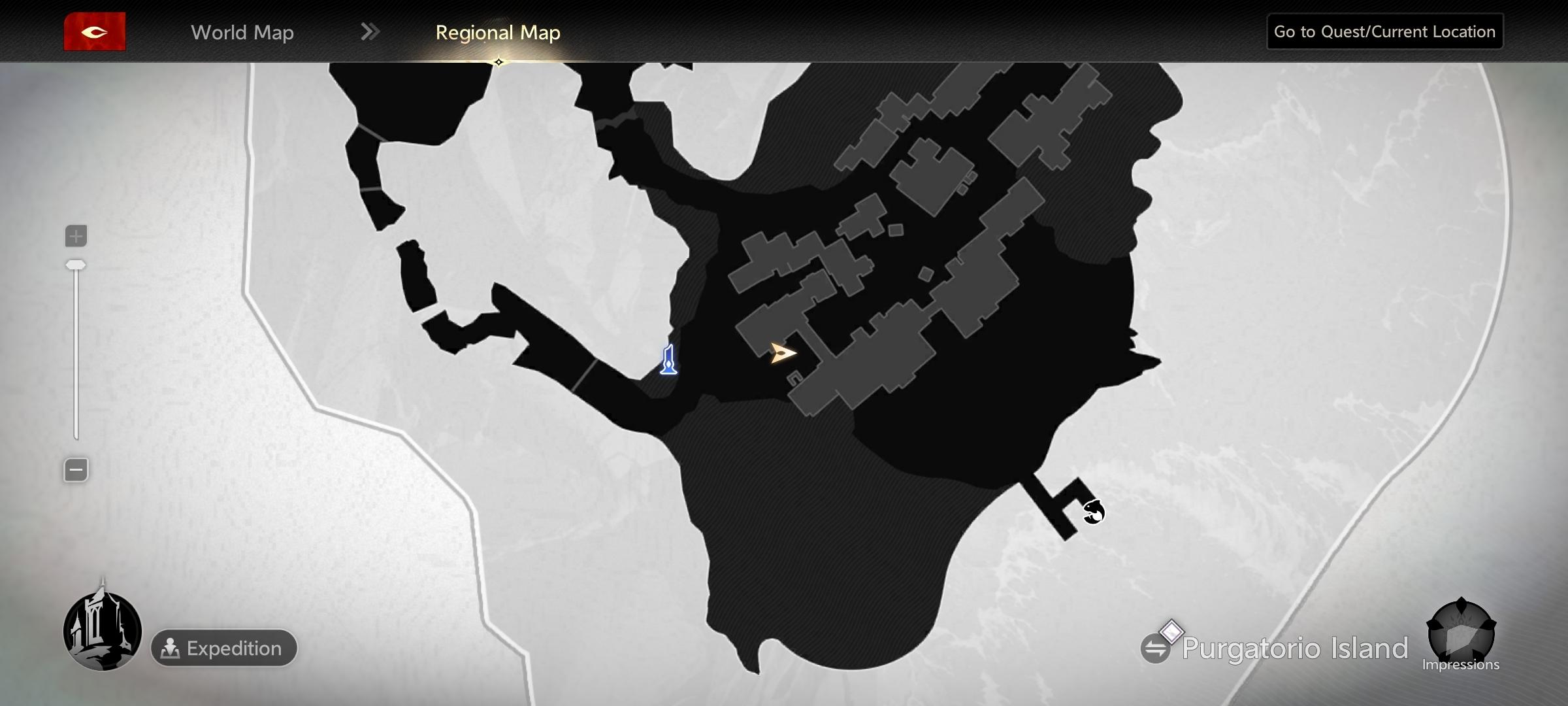Click the zoom slider handle

(76, 265)
